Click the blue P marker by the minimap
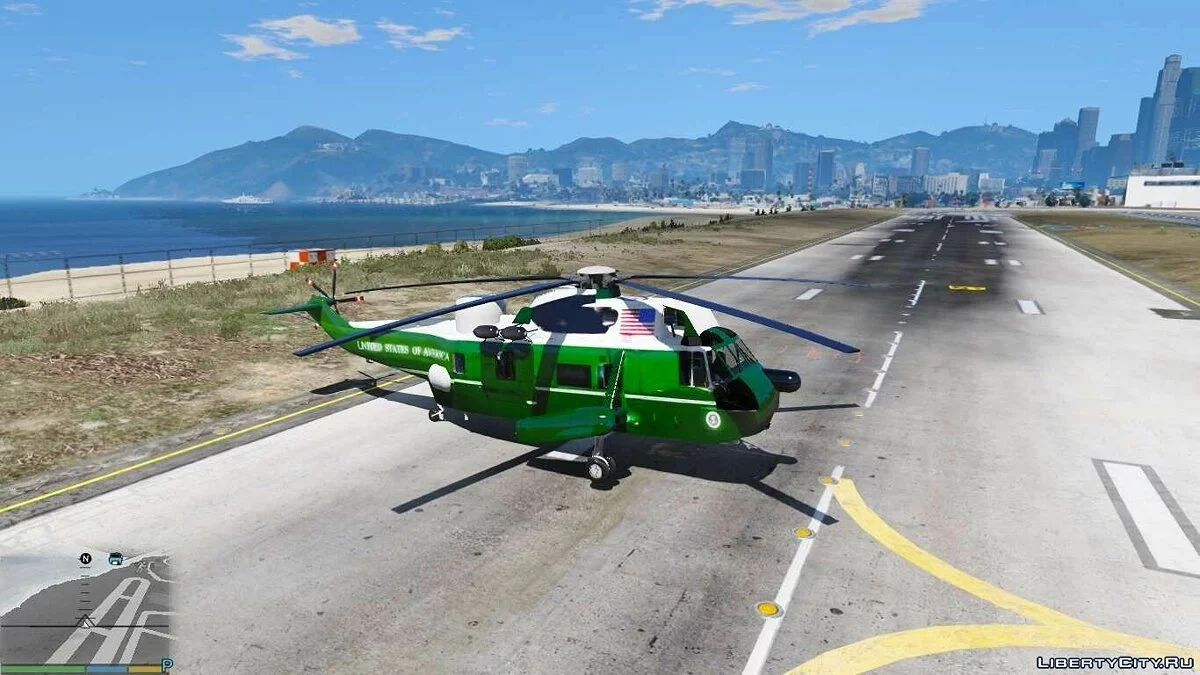Viewport: 1200px width, 675px height. (167, 664)
